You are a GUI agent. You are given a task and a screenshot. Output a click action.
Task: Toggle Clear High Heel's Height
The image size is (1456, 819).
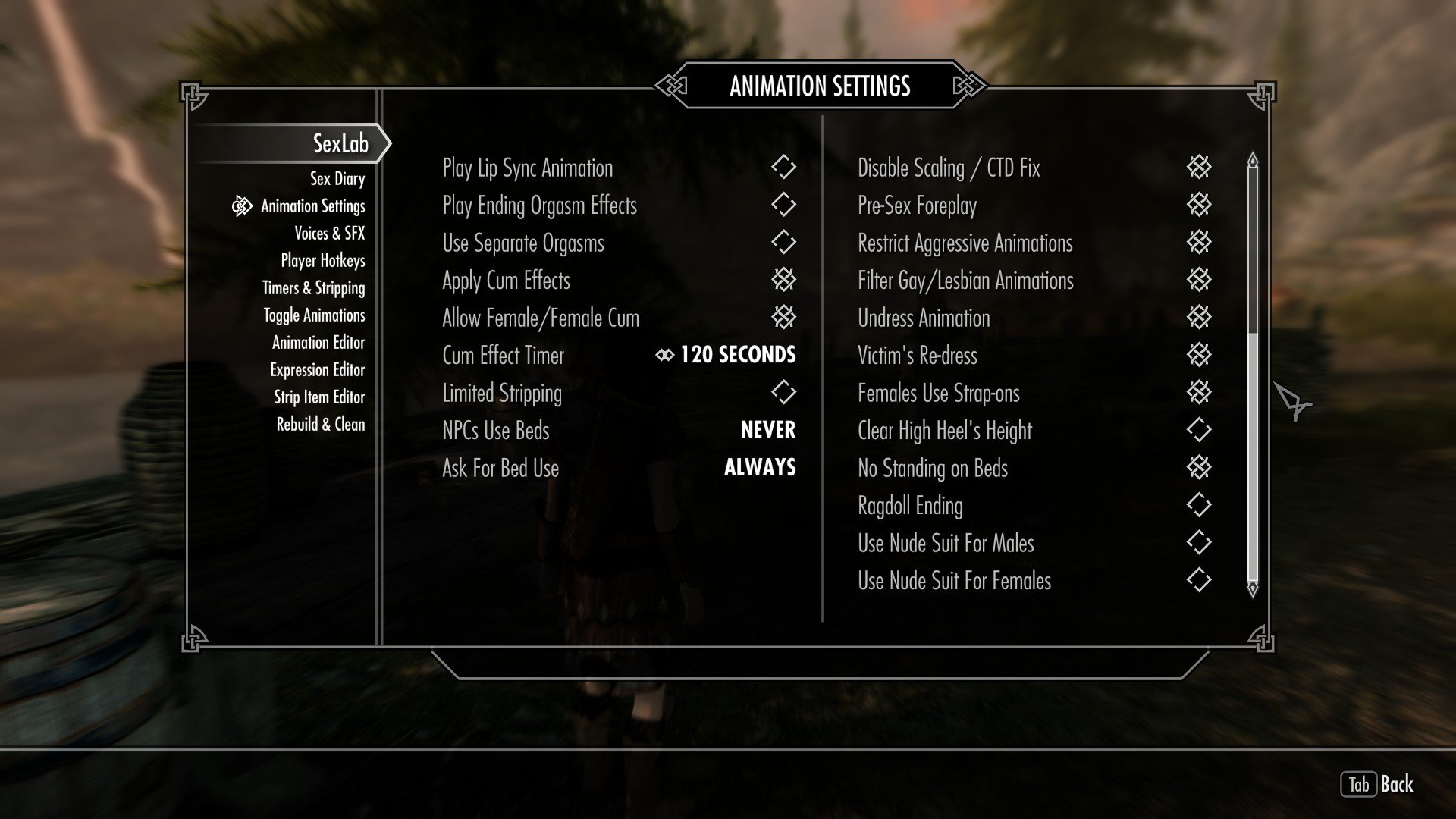click(1198, 430)
